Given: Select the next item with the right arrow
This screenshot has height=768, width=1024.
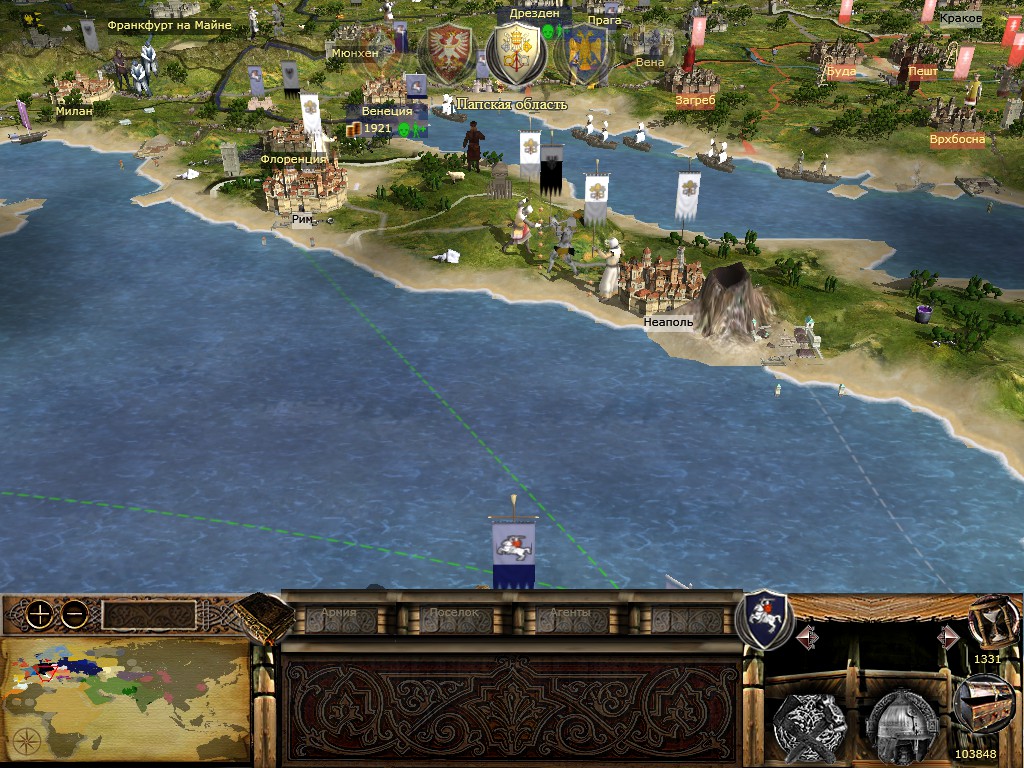Looking at the screenshot, I should tap(947, 637).
